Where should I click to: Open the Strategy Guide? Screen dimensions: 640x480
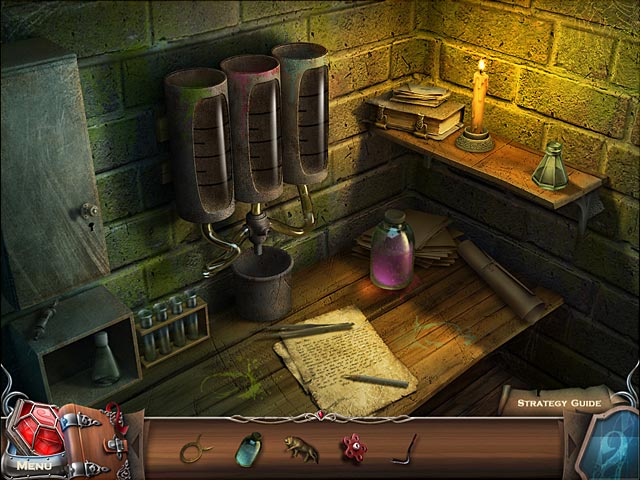click(x=556, y=404)
